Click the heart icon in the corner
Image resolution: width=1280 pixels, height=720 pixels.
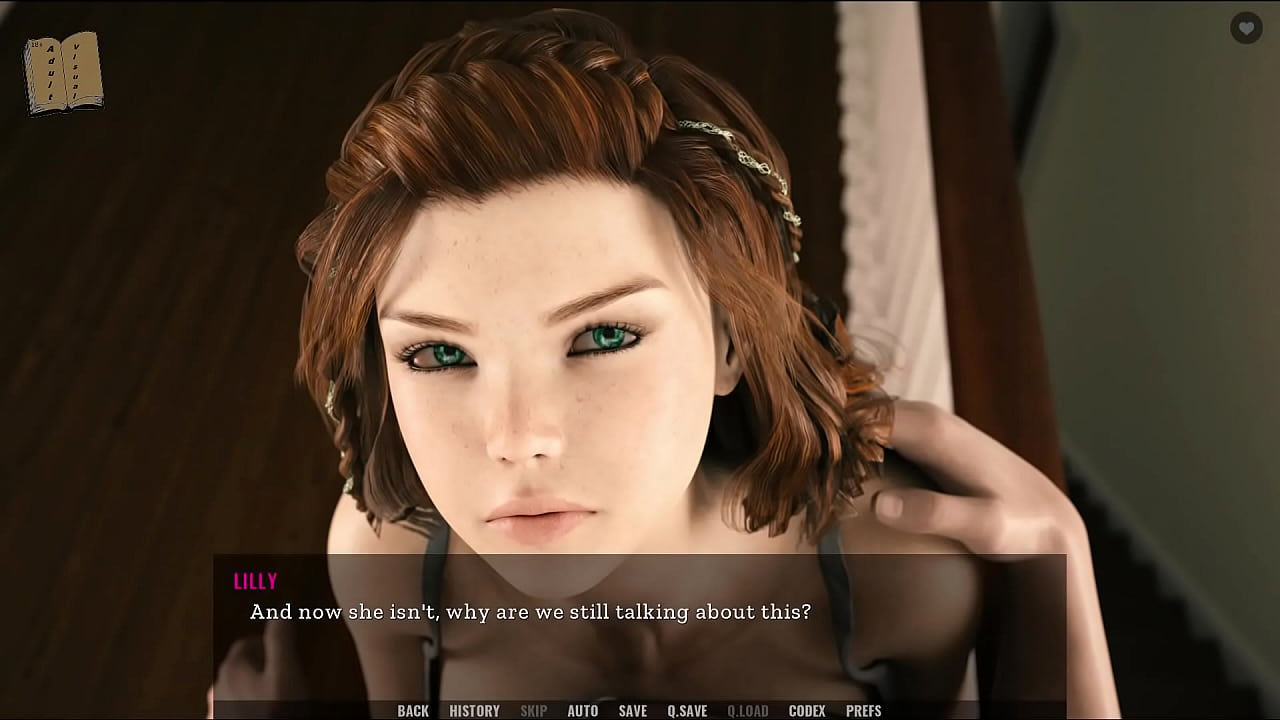coord(1245,29)
